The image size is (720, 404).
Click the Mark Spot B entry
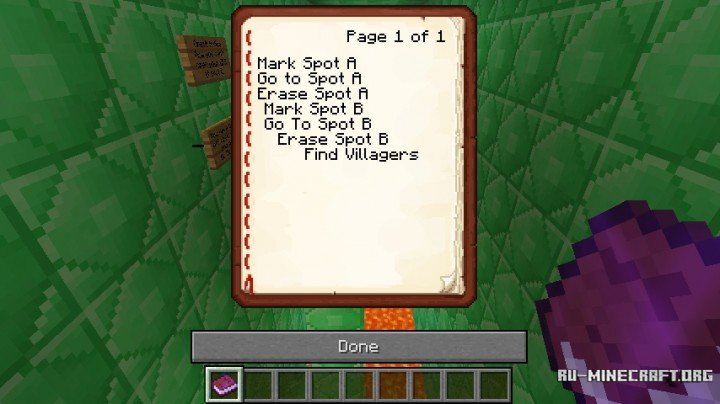[x=313, y=108]
